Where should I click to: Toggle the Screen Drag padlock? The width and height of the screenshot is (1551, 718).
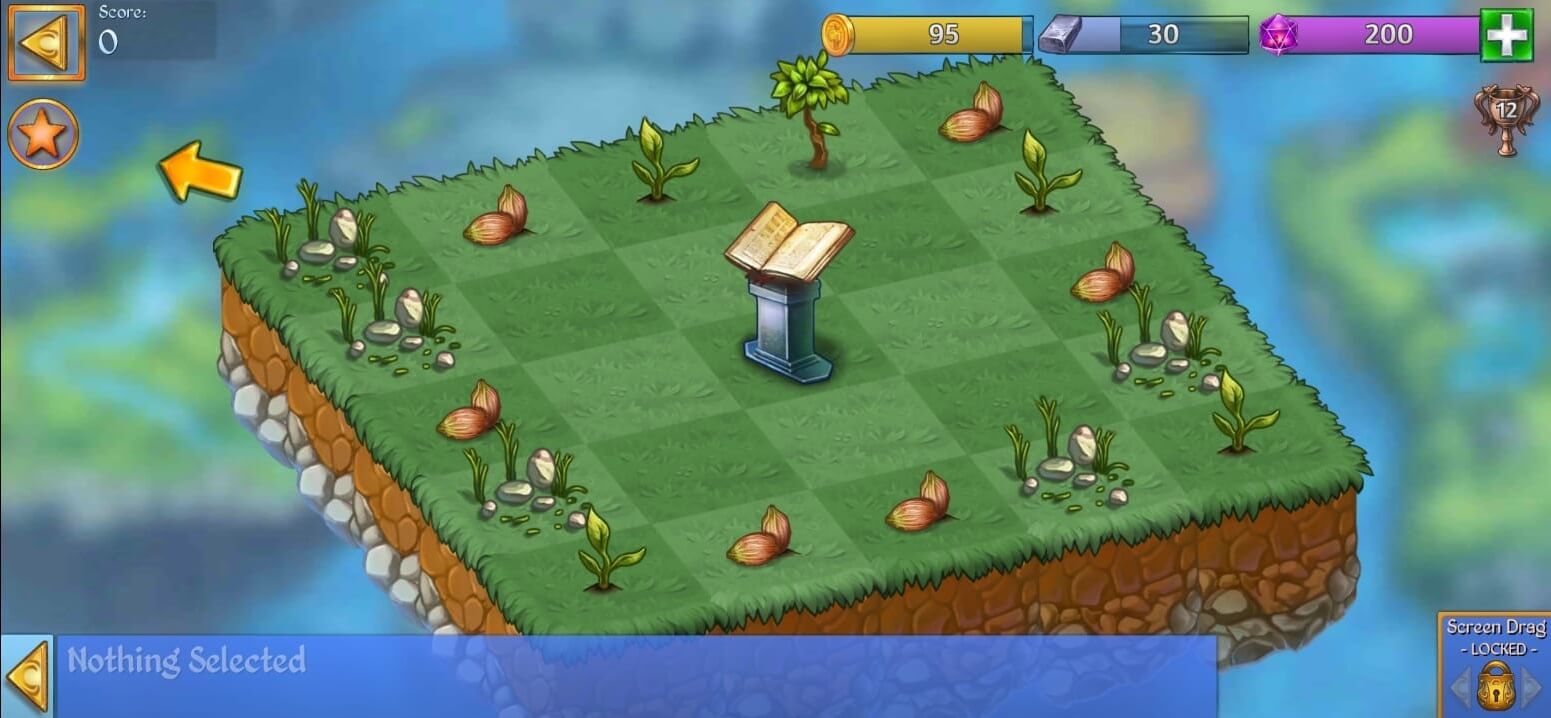click(x=1496, y=685)
